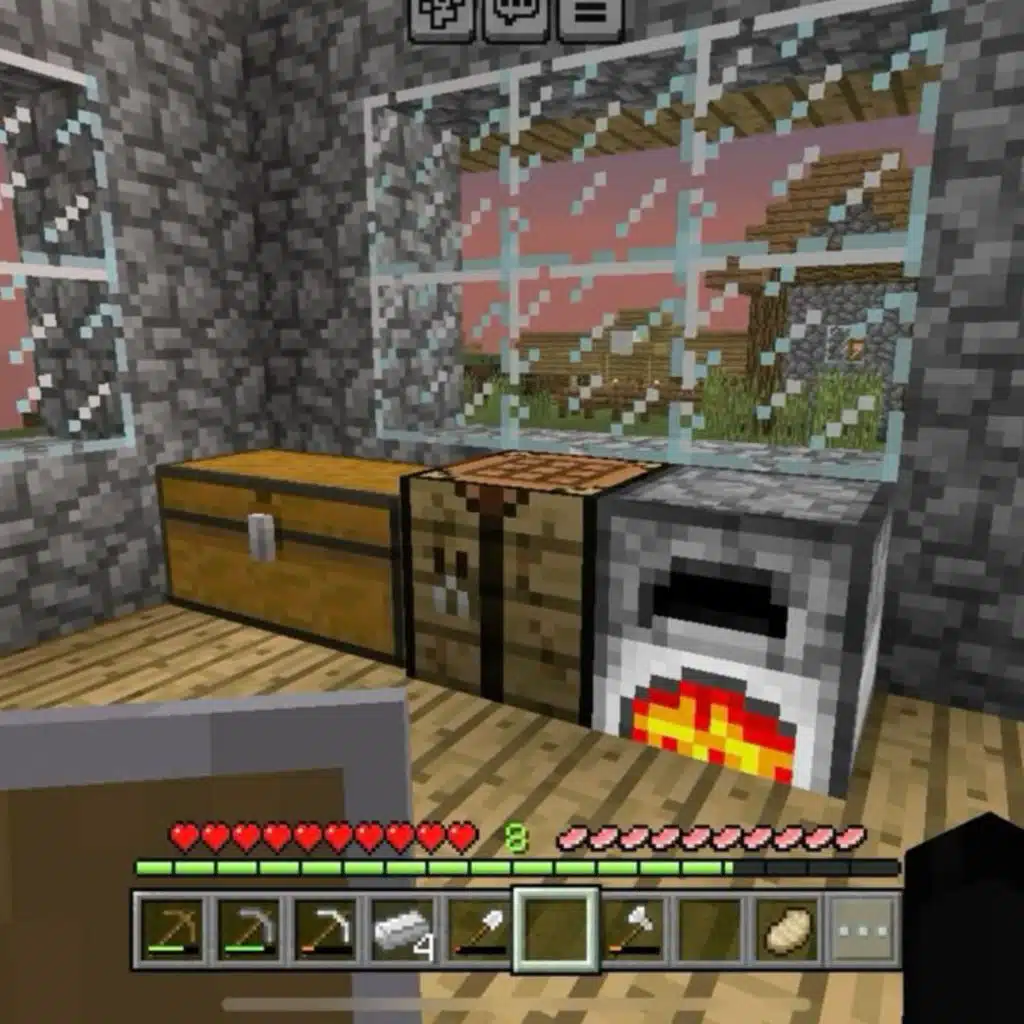This screenshot has width=1024, height=1024.
Task: Open the chat speech-bubble button
Action: (515, 17)
